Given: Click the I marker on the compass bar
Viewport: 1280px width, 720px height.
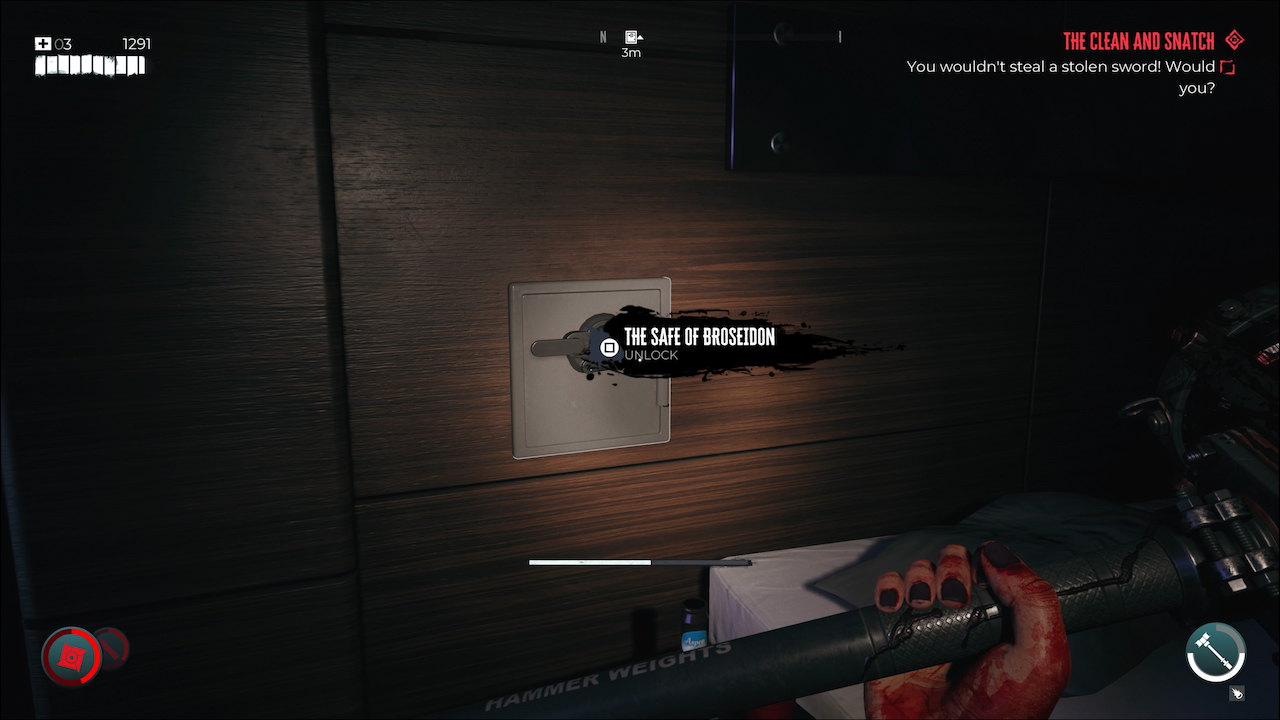Looking at the screenshot, I should click(839, 37).
